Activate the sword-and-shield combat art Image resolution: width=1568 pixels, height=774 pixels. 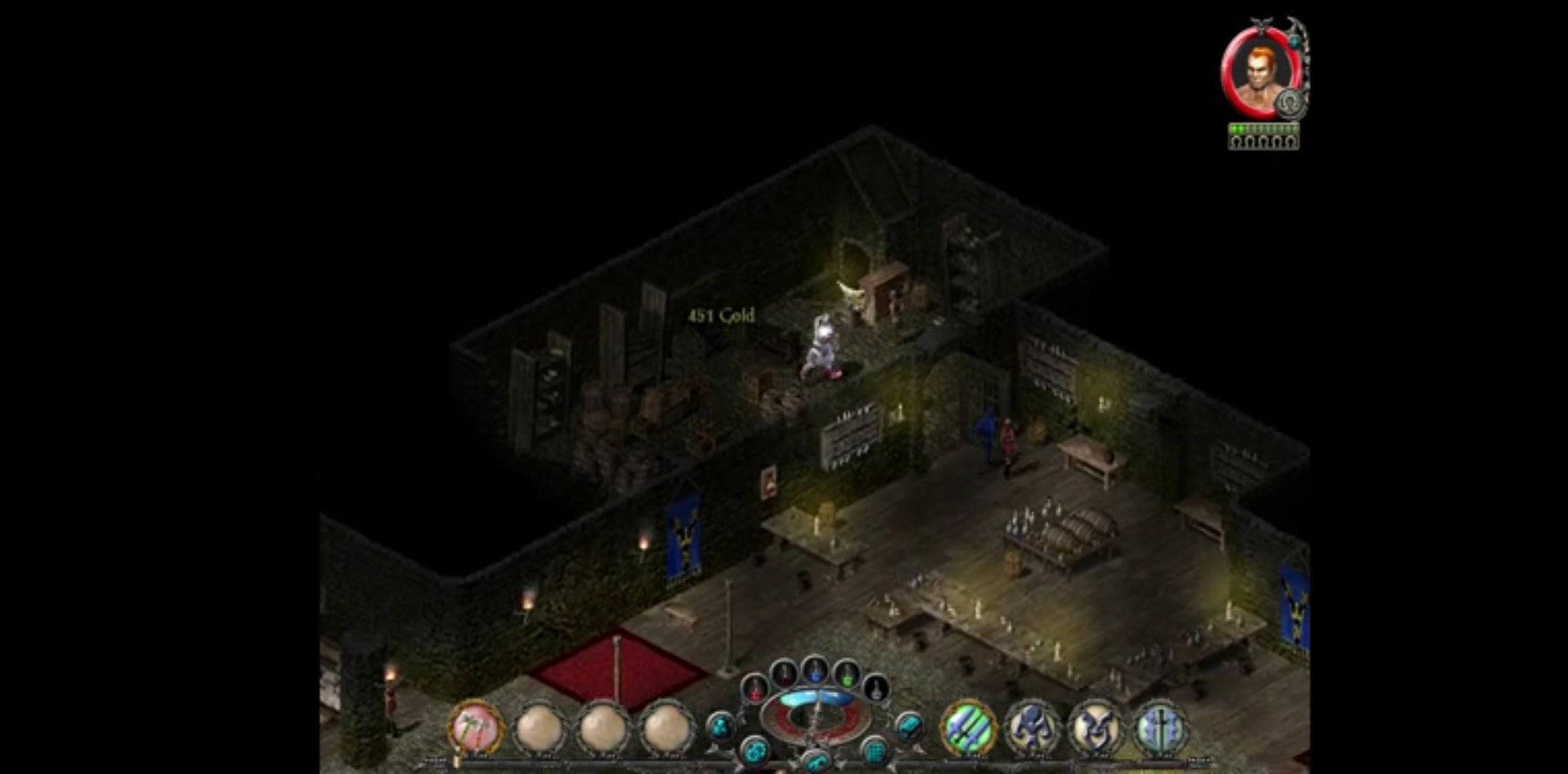coord(1160,728)
